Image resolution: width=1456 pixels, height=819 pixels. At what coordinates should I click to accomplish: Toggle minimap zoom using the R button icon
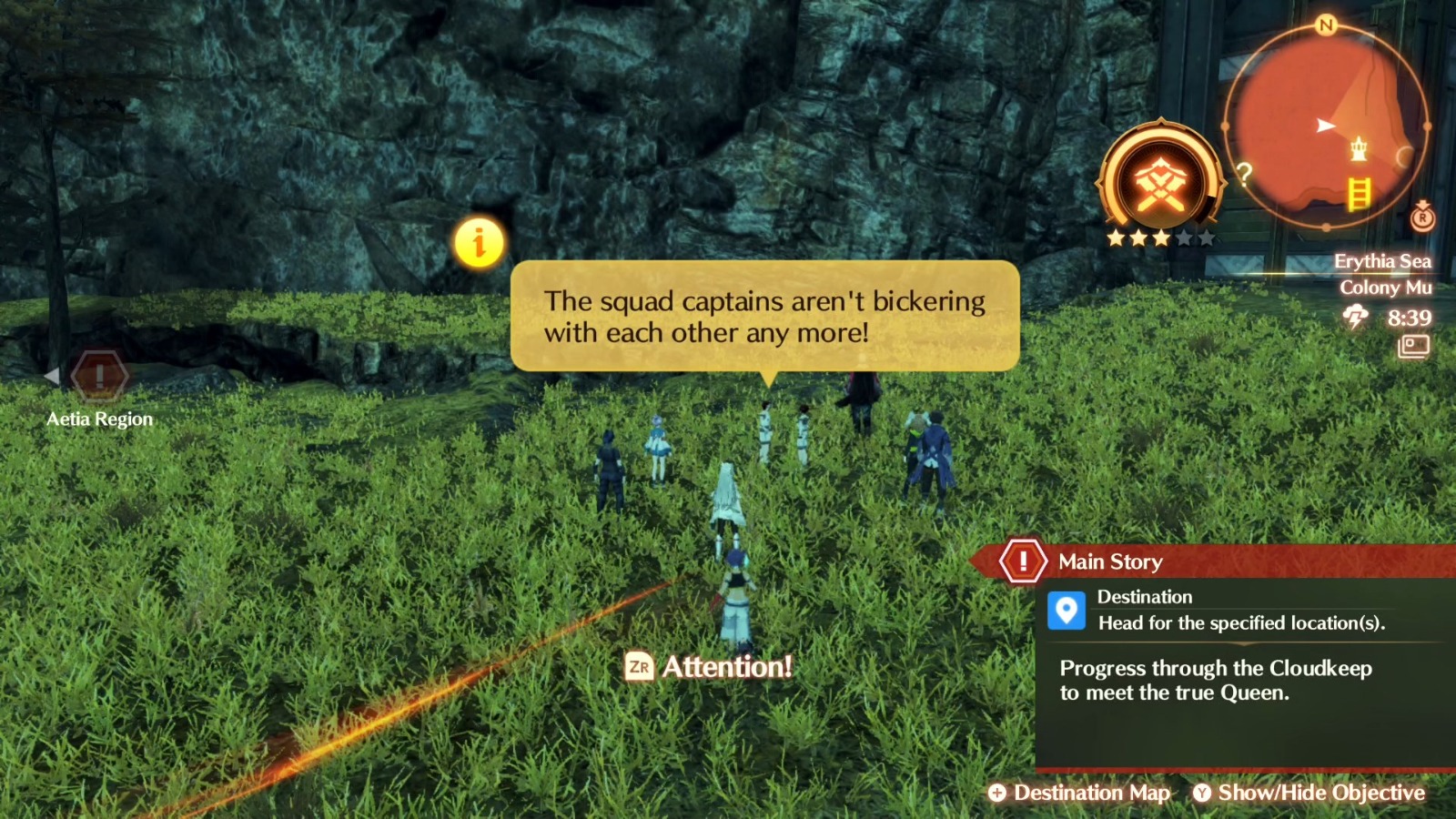pyautogui.click(x=1422, y=219)
